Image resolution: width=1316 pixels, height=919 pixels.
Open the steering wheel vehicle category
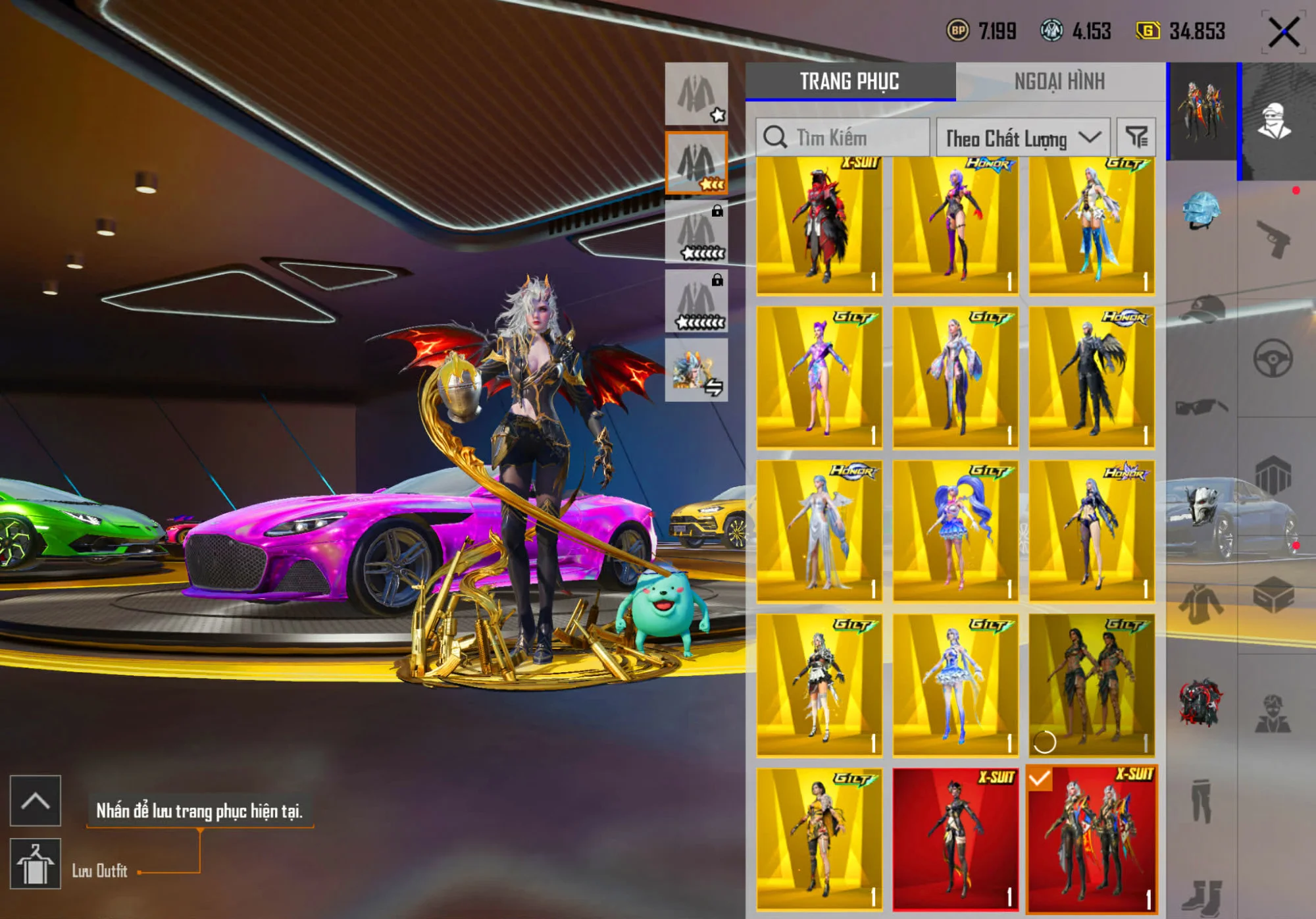[1273, 359]
